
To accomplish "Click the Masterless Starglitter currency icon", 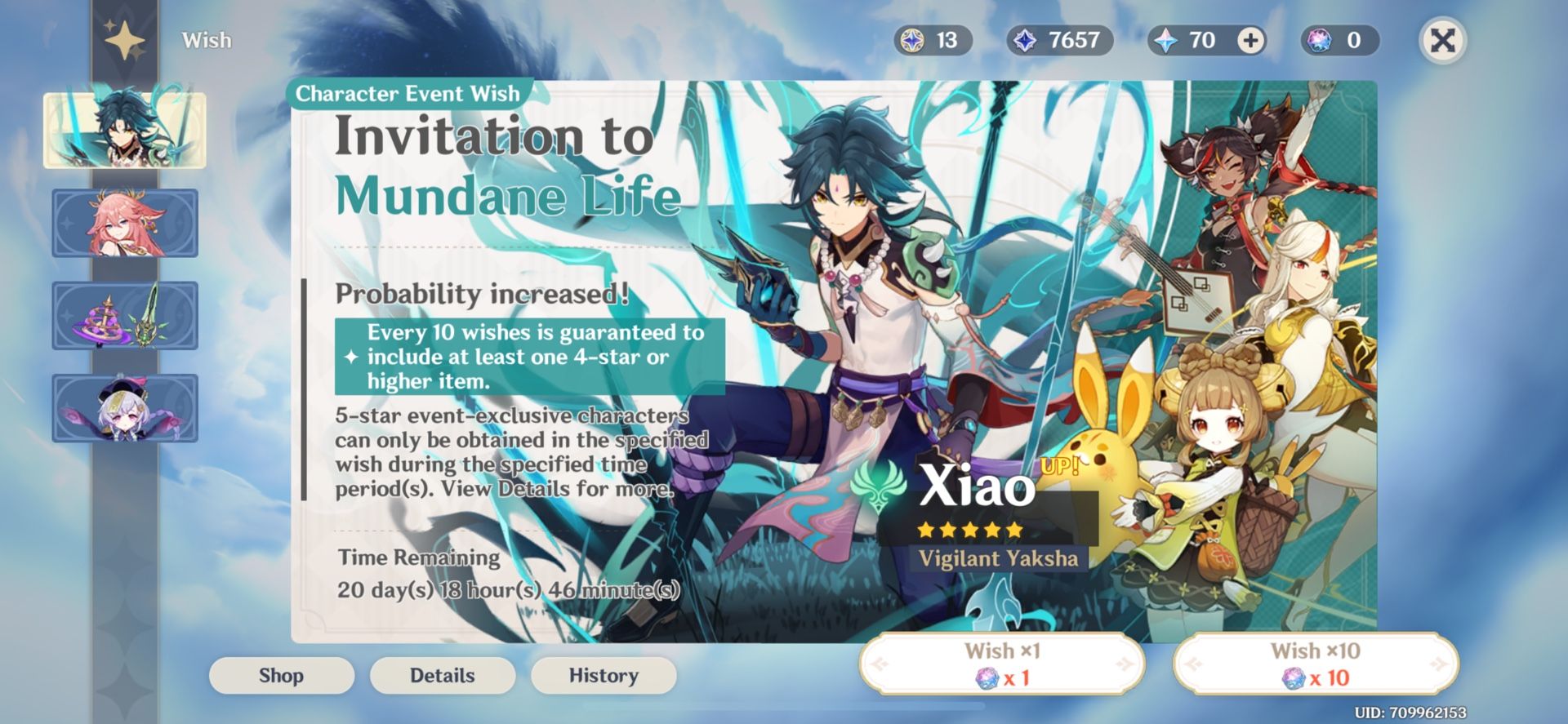I will coord(913,39).
